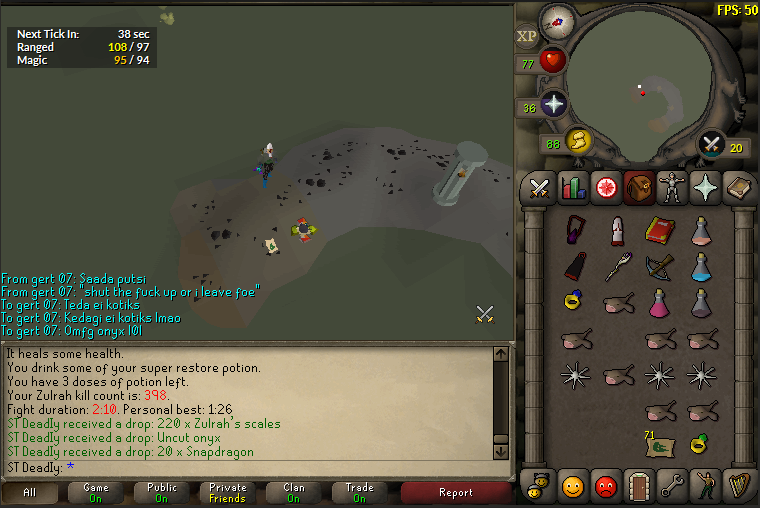This screenshot has width=760, height=508.
Task: Click the Report button
Action: point(456,493)
